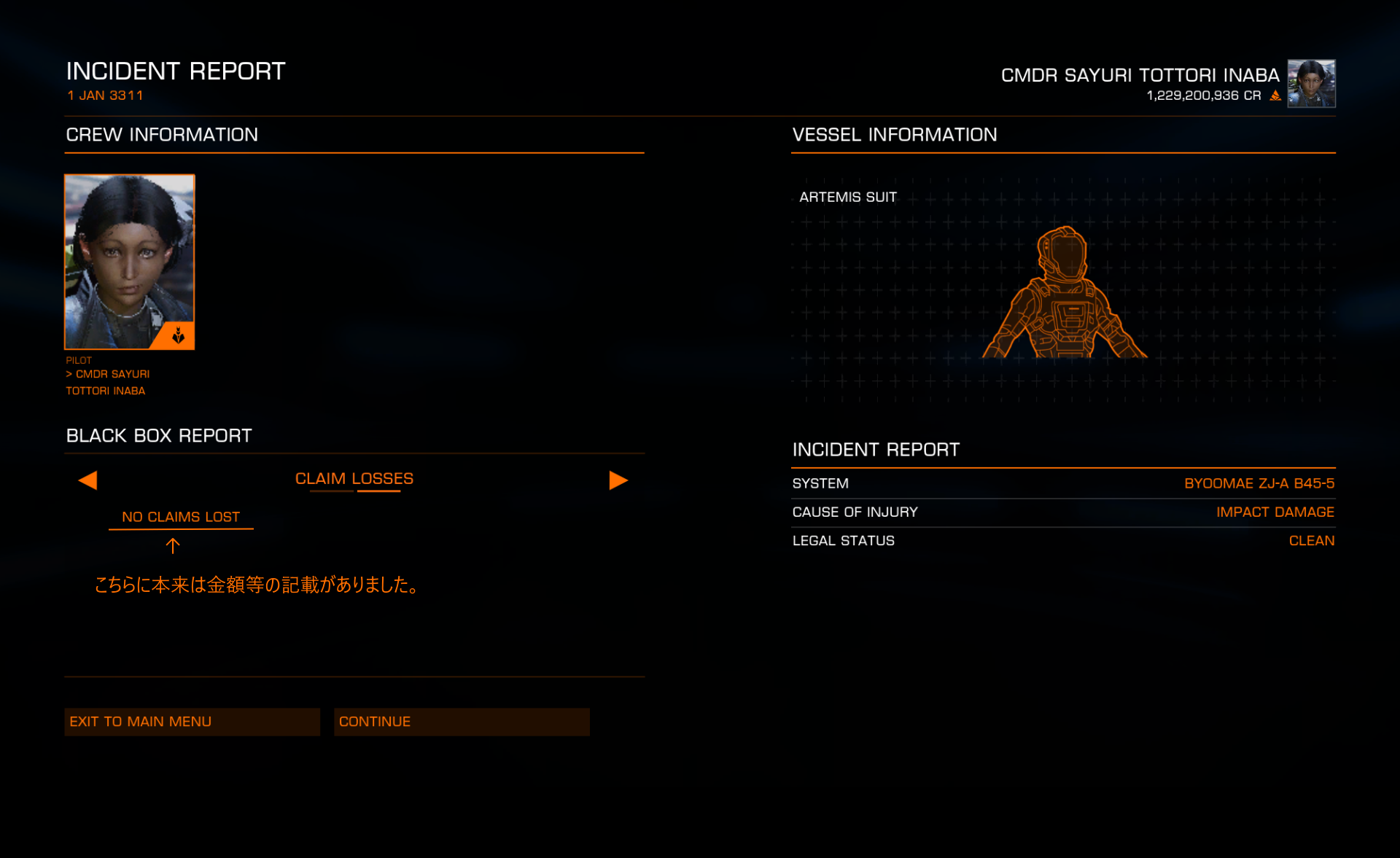Advance to next black box report page
The image size is (1400, 858).
click(x=618, y=480)
